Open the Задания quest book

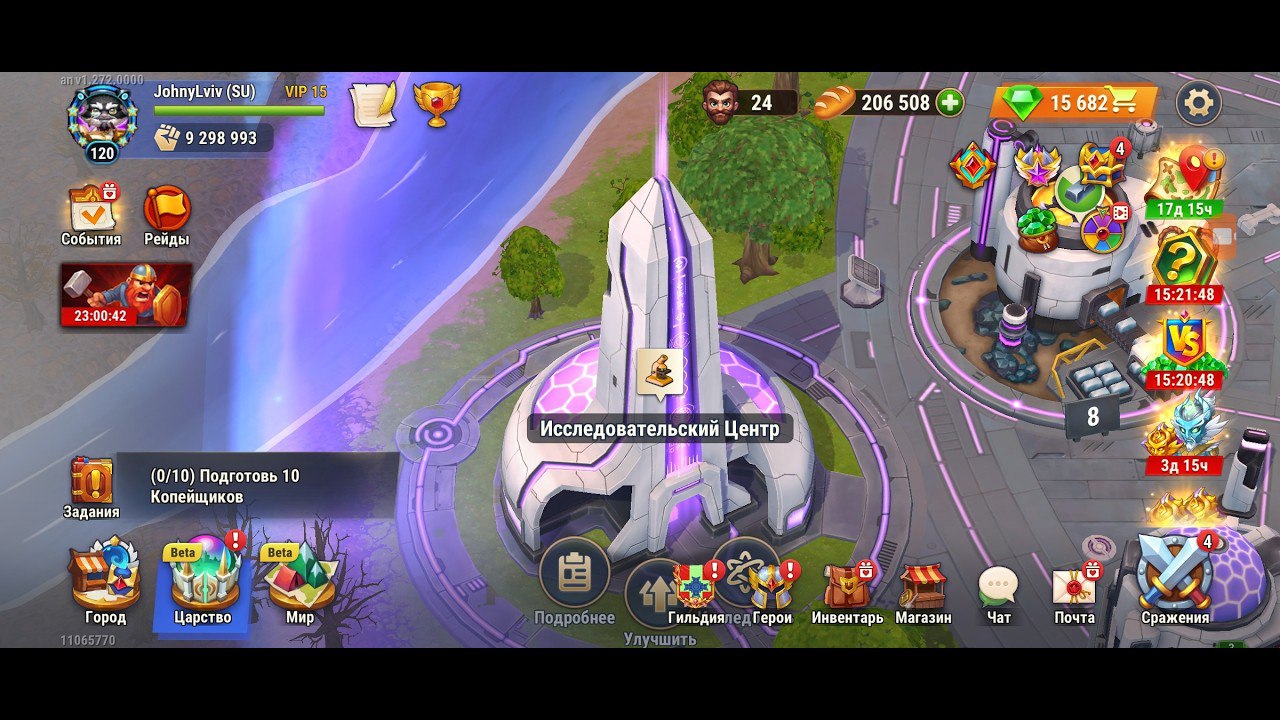click(x=92, y=487)
